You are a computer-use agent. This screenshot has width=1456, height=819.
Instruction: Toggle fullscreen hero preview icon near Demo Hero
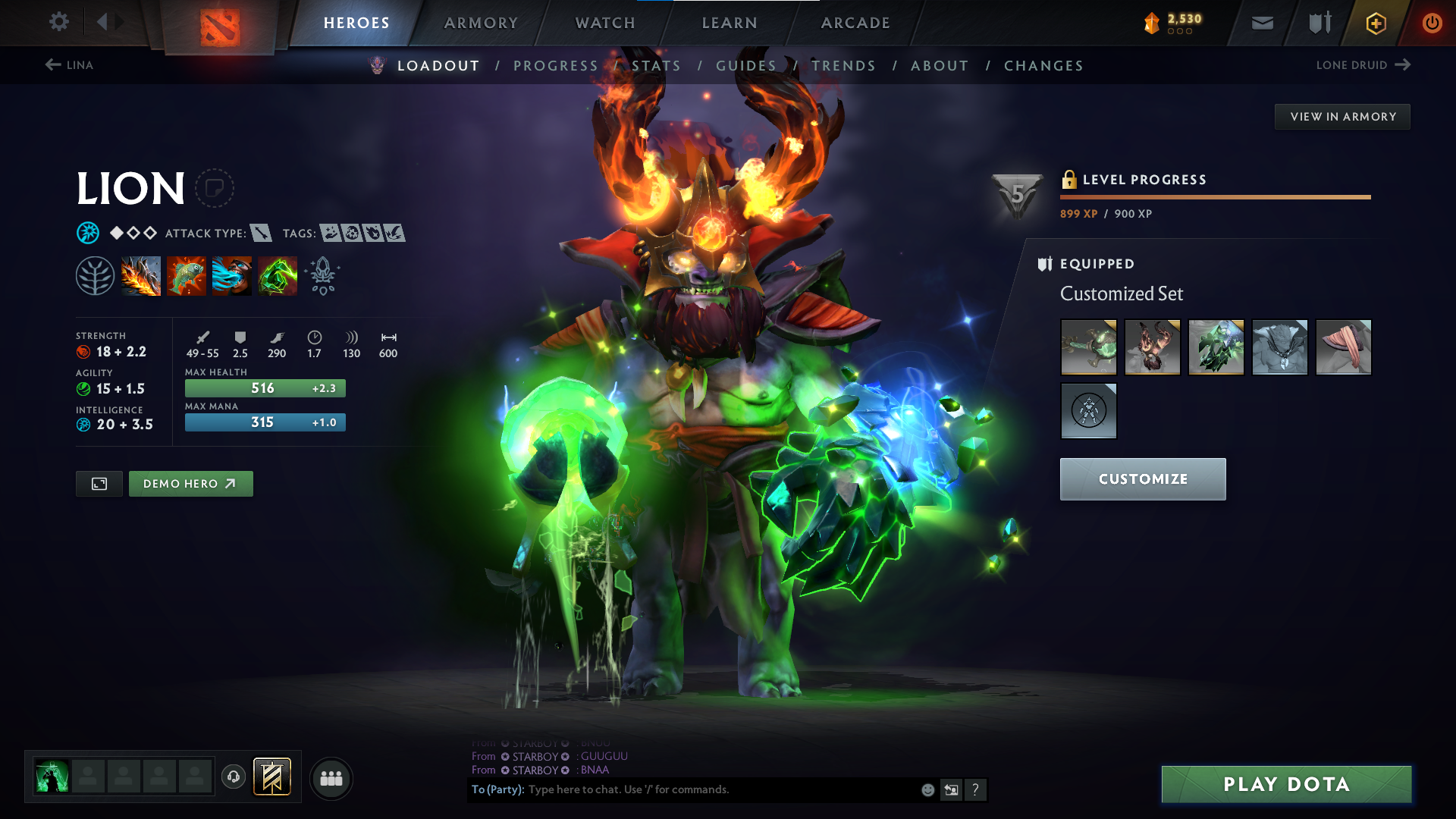[98, 483]
